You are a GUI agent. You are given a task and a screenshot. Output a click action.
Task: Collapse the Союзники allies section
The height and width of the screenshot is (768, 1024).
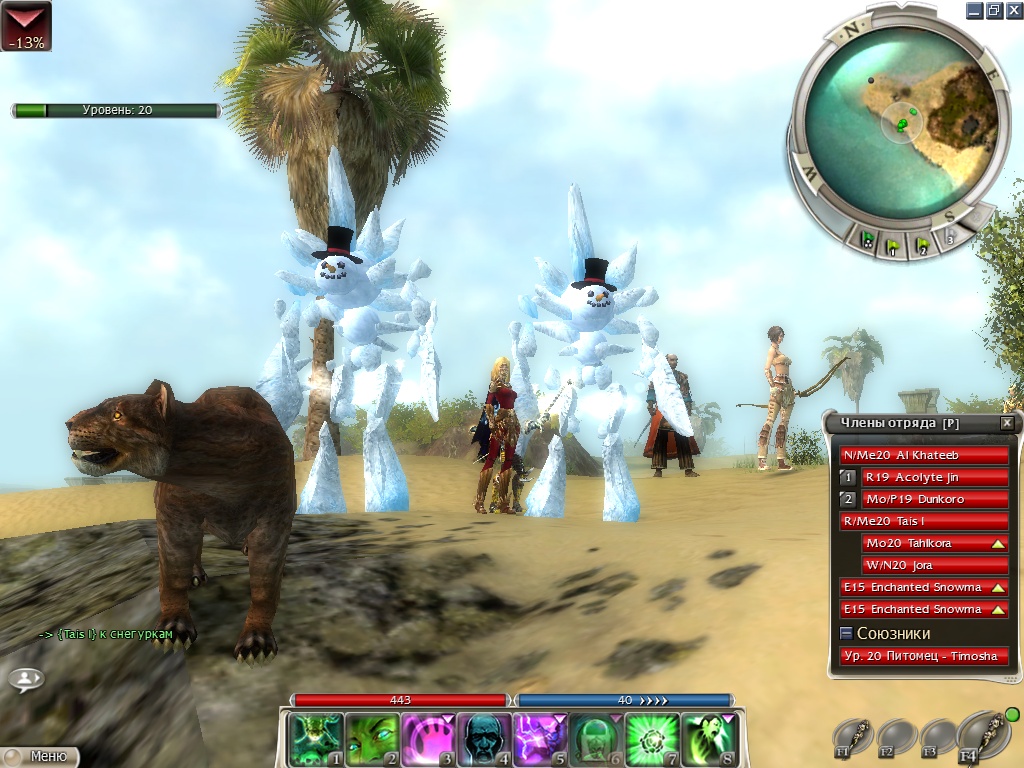pos(846,633)
